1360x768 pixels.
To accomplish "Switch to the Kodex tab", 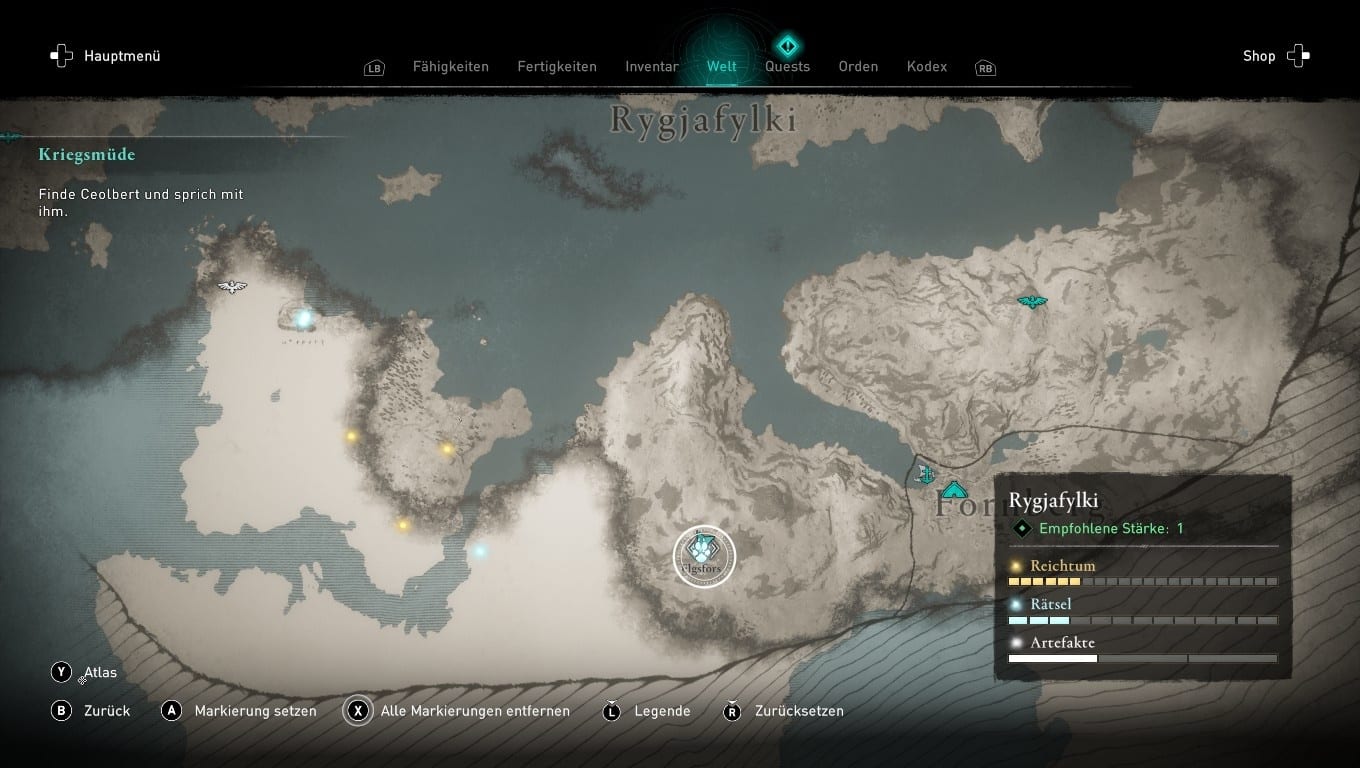I will click(x=927, y=67).
